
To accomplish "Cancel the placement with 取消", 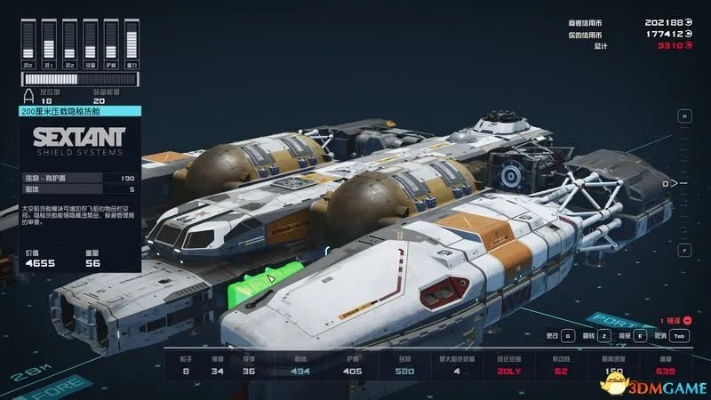I will tap(677, 336).
